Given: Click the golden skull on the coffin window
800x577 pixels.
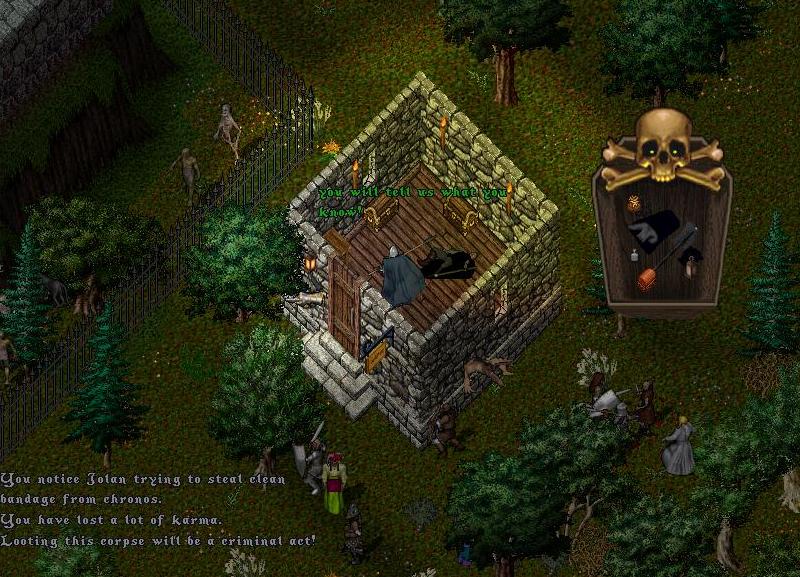Looking at the screenshot, I should click(664, 145).
